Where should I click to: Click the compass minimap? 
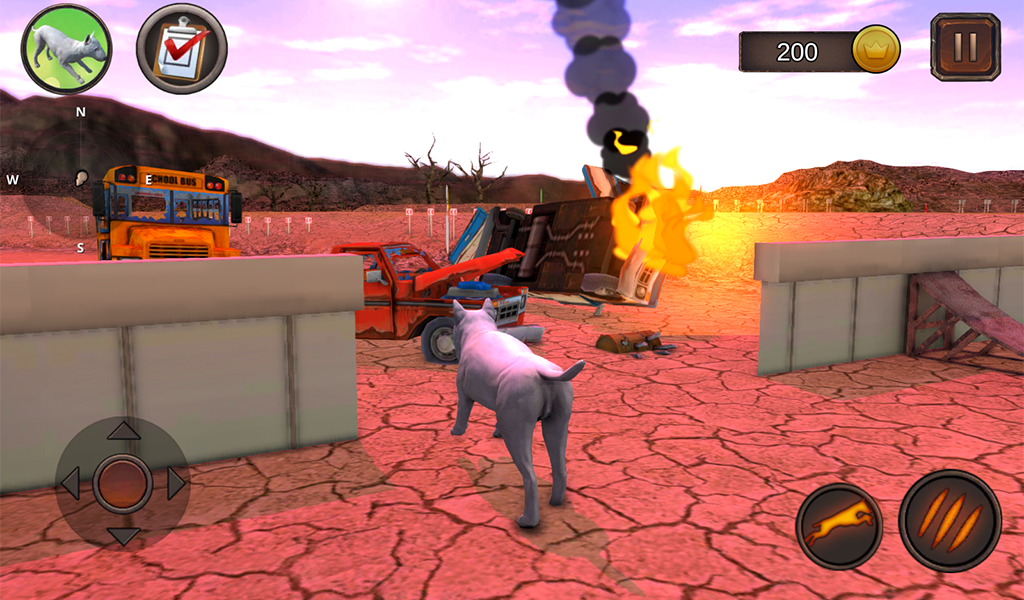click(81, 180)
